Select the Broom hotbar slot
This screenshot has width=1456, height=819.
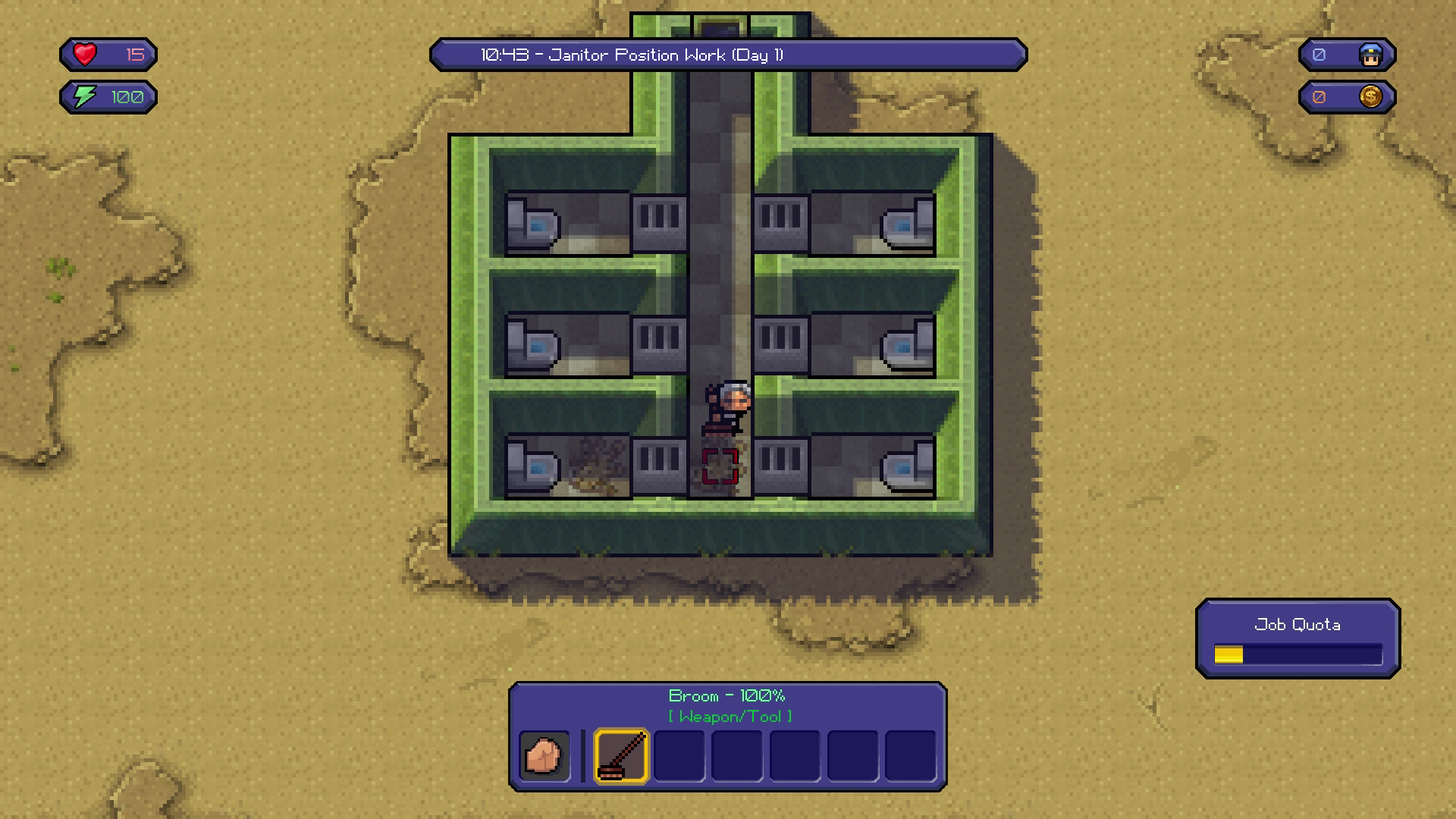[x=621, y=755]
